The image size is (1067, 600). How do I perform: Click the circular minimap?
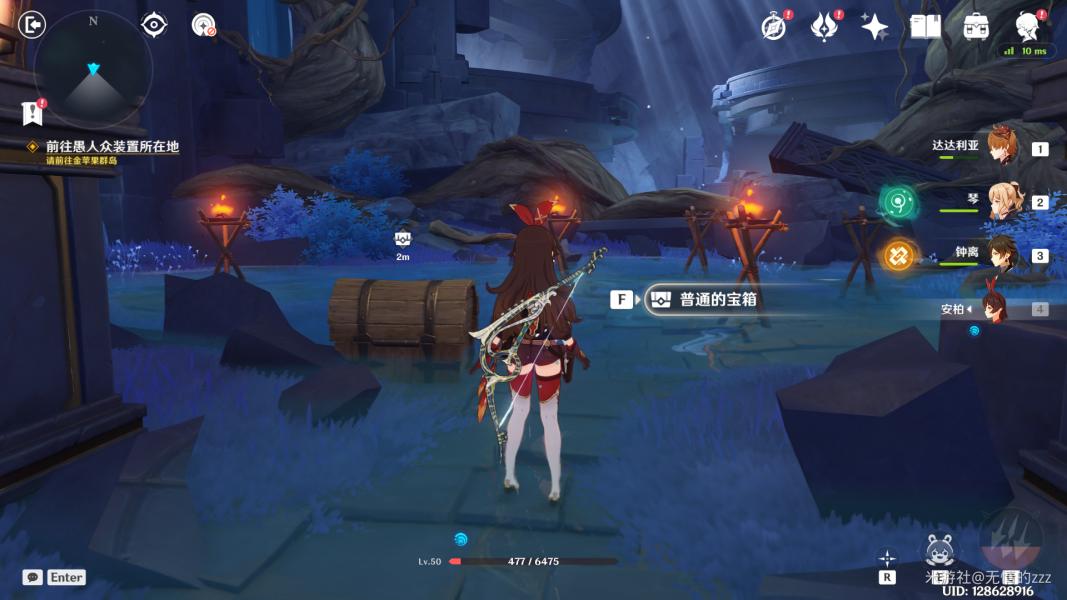coord(93,70)
